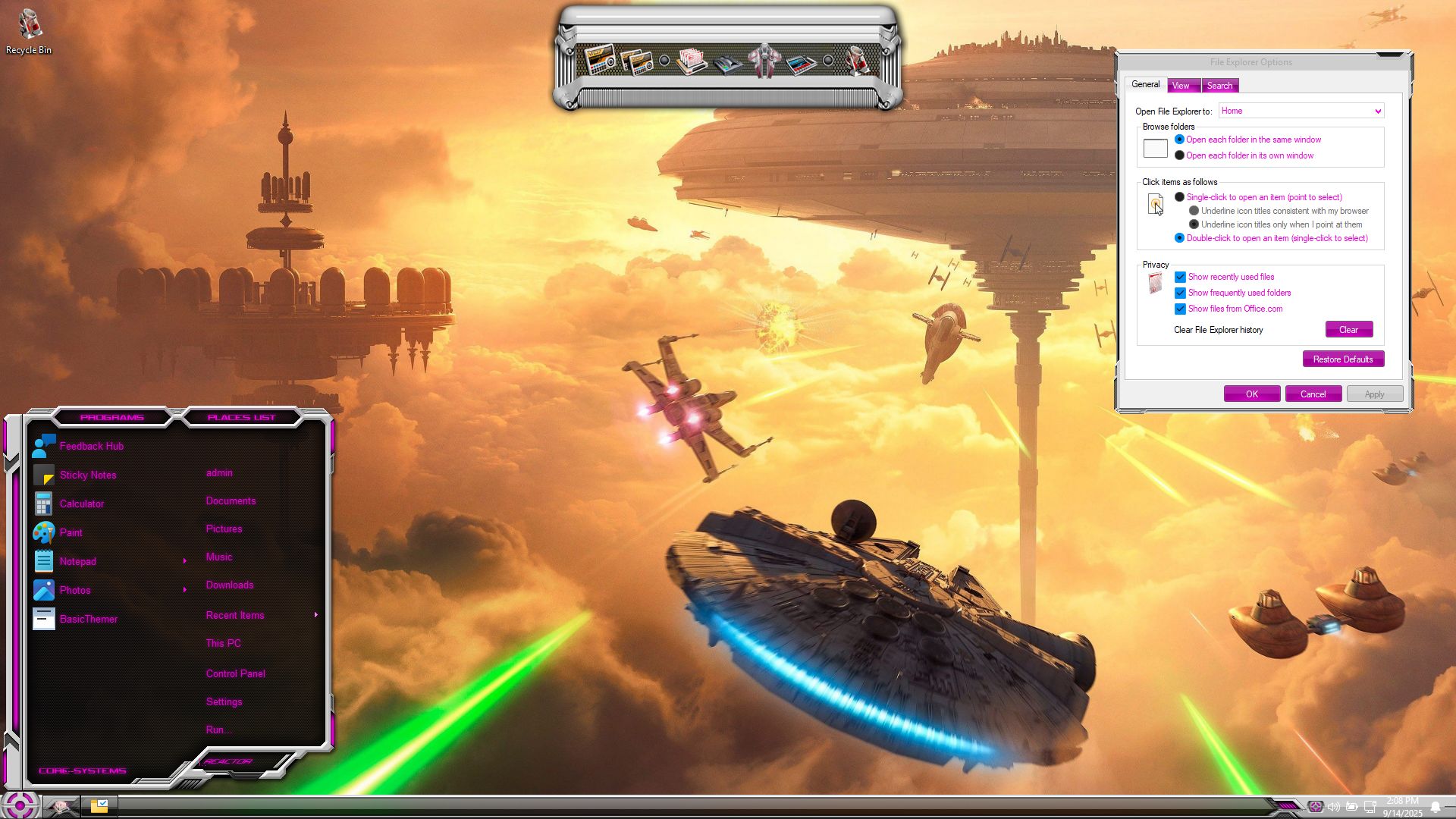The height and width of the screenshot is (819, 1456).
Task: Clear File Explorer history with Clear button
Action: [x=1348, y=330]
